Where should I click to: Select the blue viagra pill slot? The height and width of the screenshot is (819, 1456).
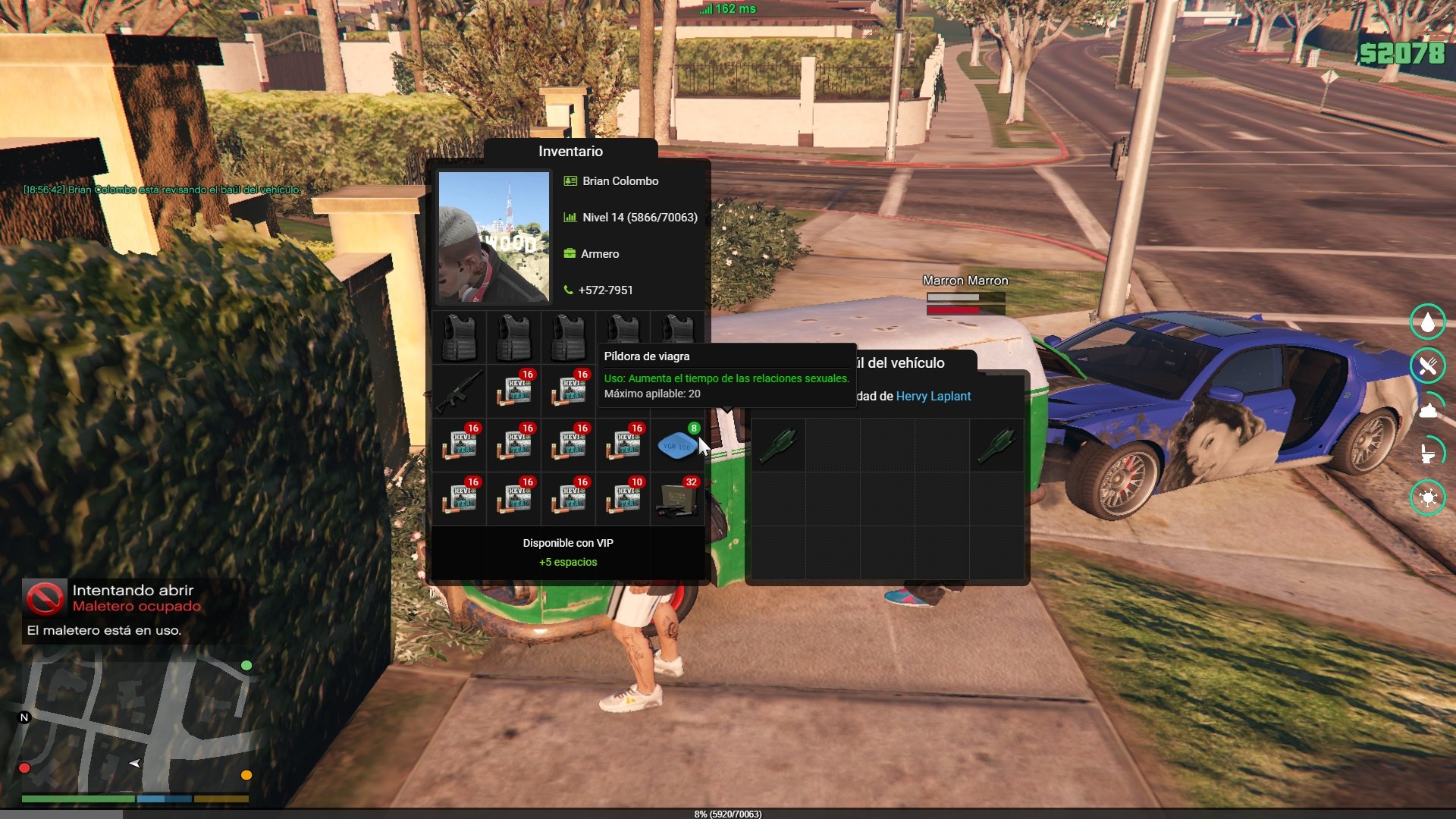click(x=676, y=445)
